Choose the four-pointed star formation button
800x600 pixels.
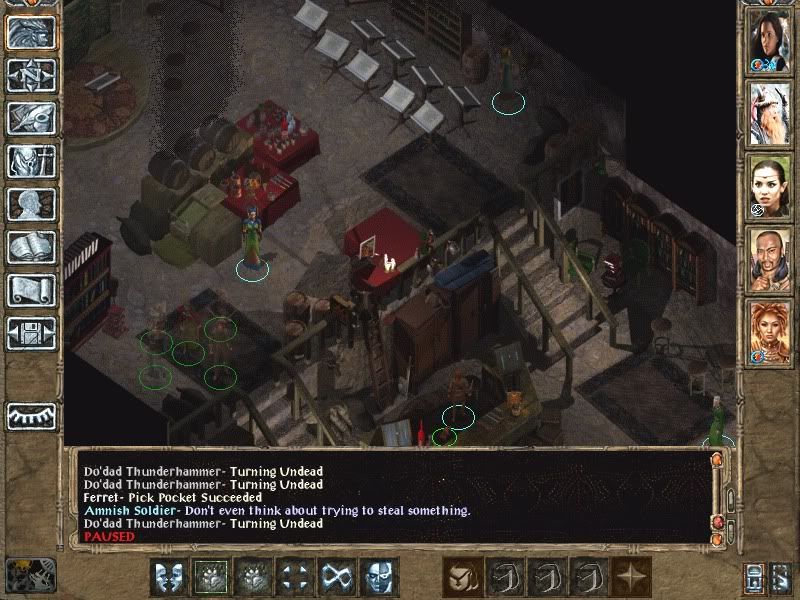[631, 577]
